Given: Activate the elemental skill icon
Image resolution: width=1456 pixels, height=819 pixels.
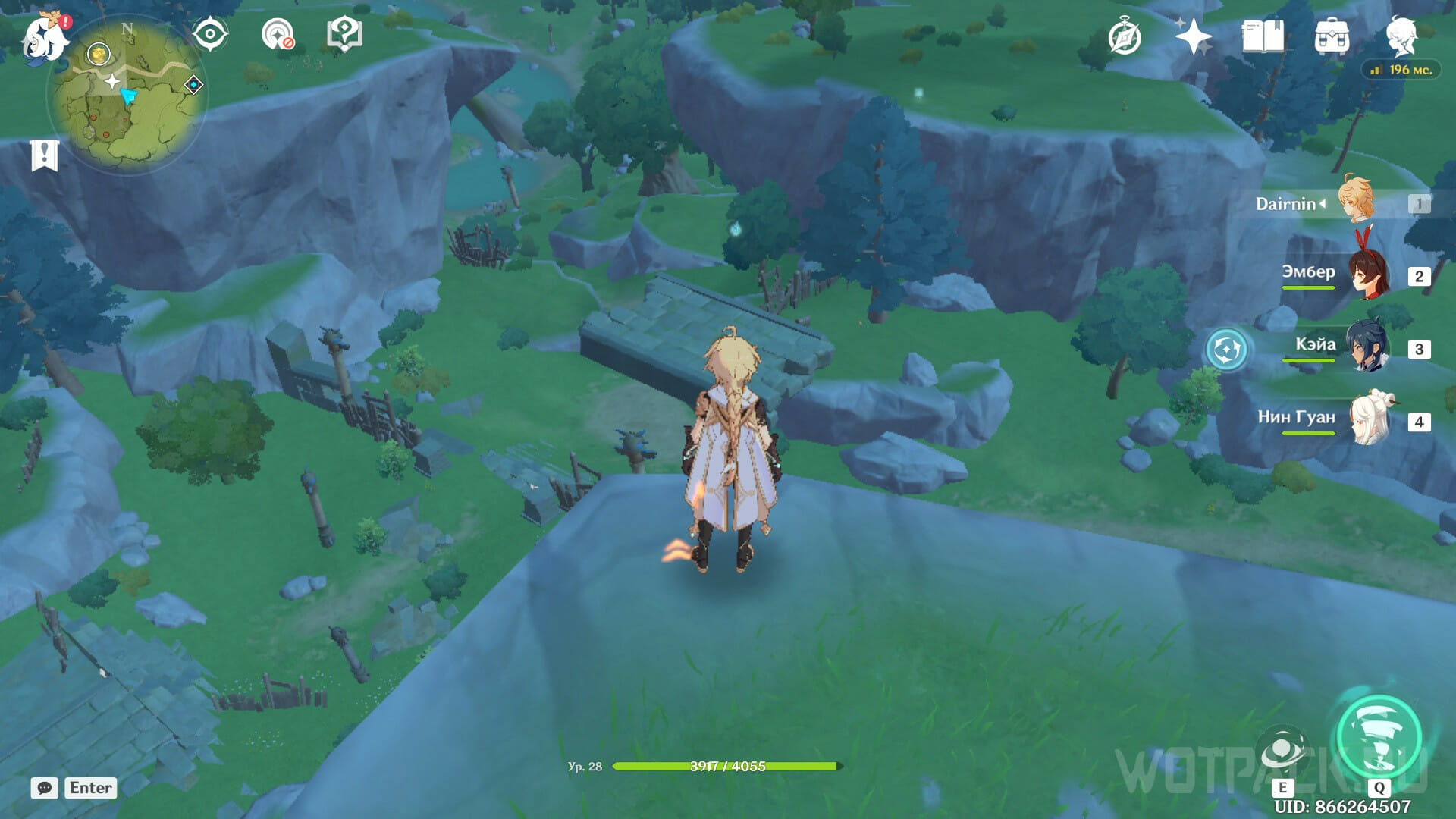Looking at the screenshot, I should click(x=1282, y=749).
